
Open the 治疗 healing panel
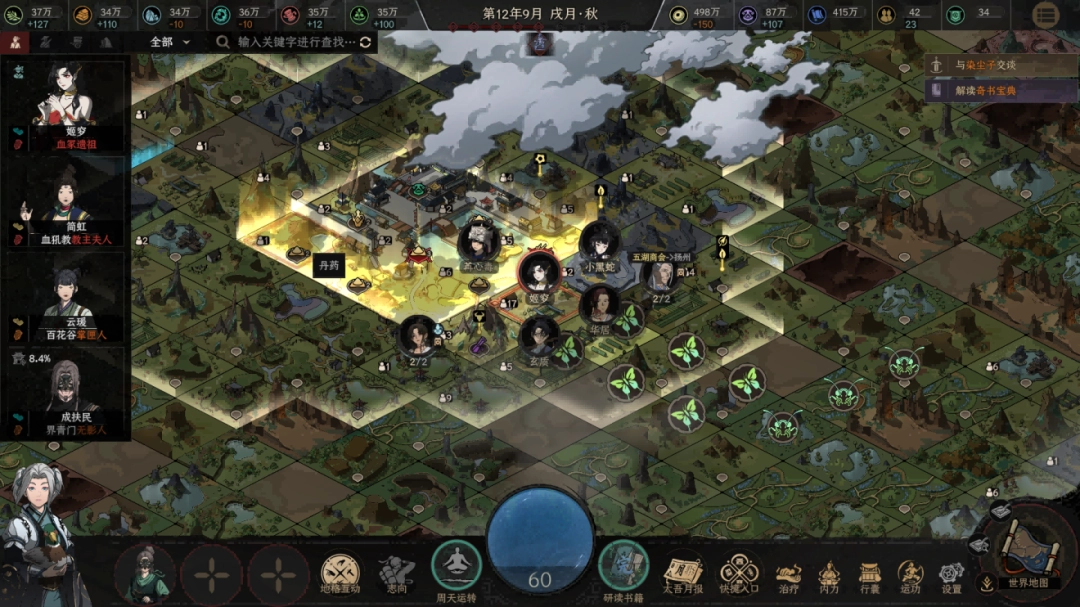[789, 574]
